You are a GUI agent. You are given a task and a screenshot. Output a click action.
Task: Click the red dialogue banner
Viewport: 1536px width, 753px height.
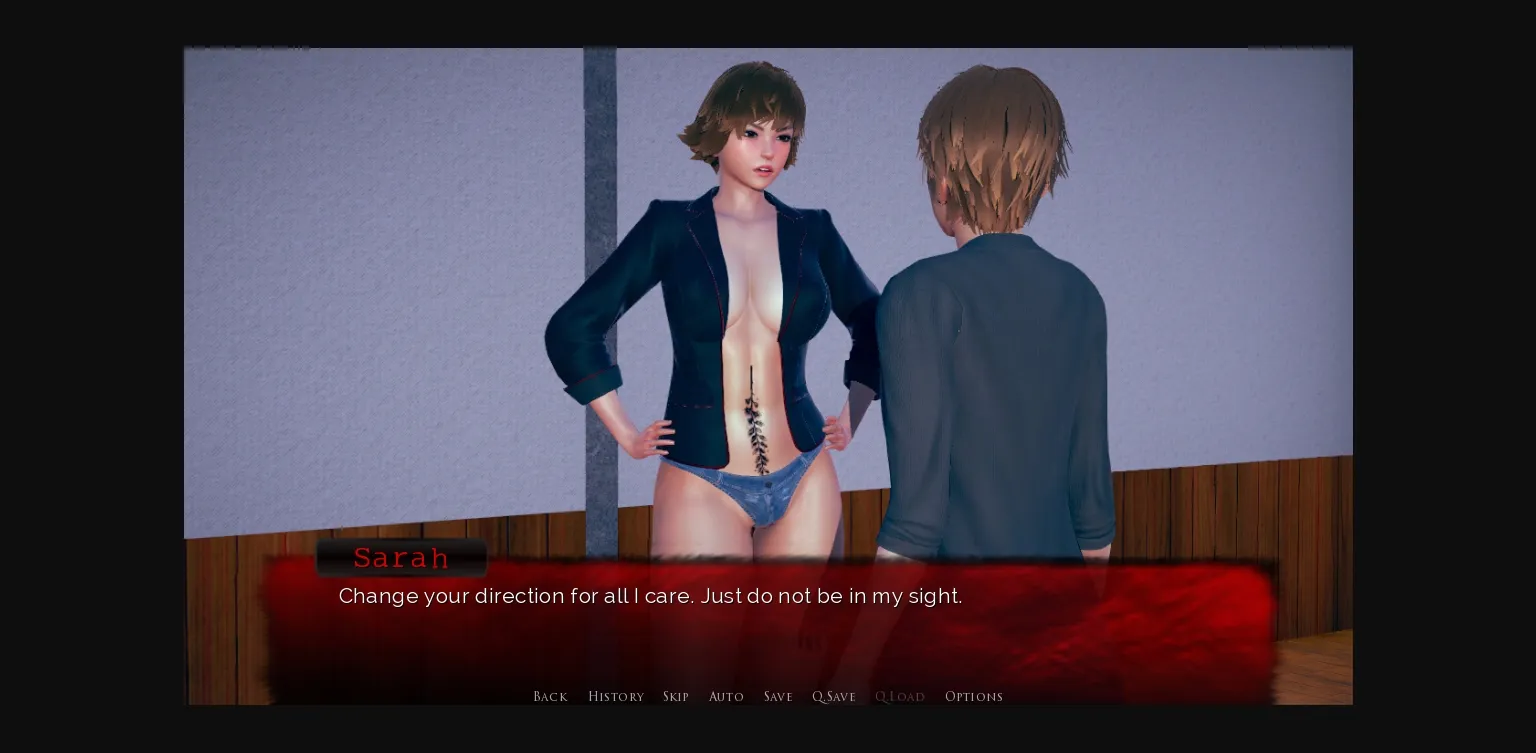click(770, 620)
